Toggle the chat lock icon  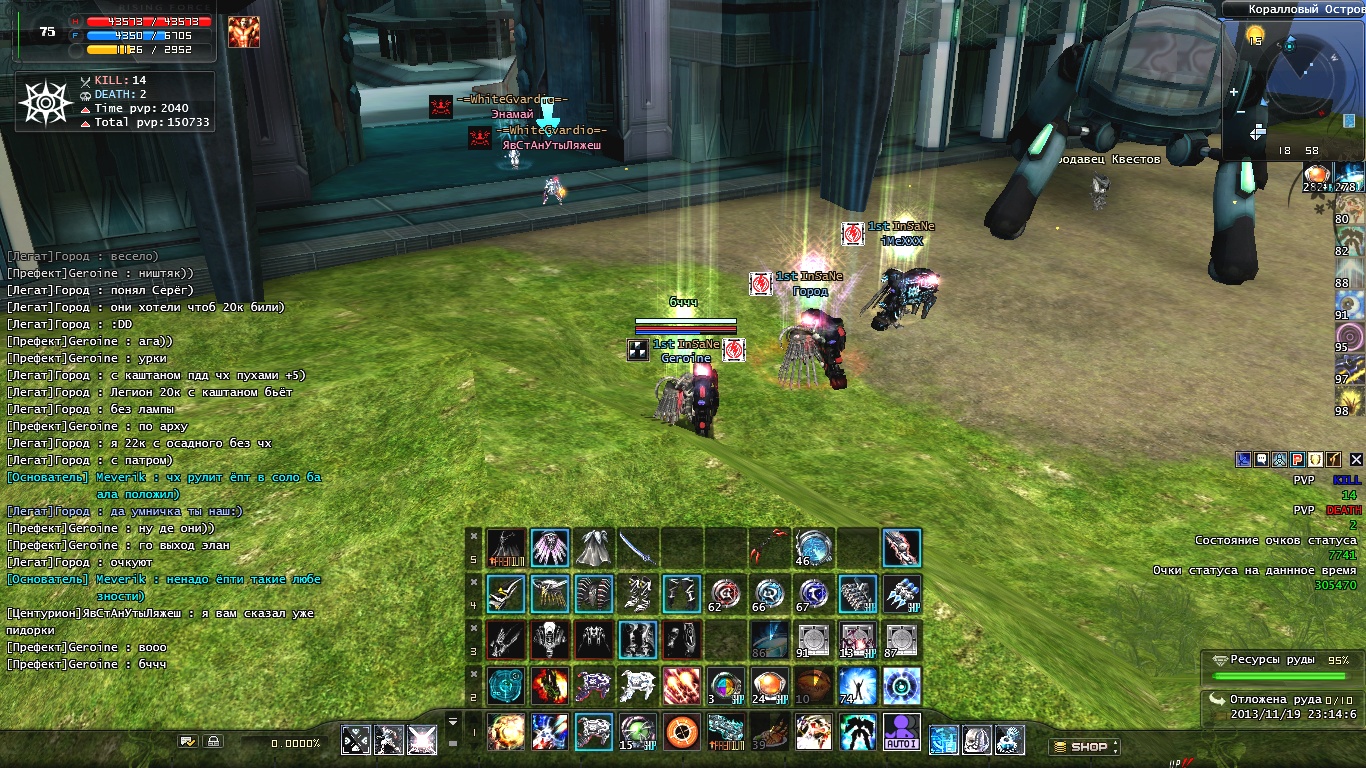[212, 741]
